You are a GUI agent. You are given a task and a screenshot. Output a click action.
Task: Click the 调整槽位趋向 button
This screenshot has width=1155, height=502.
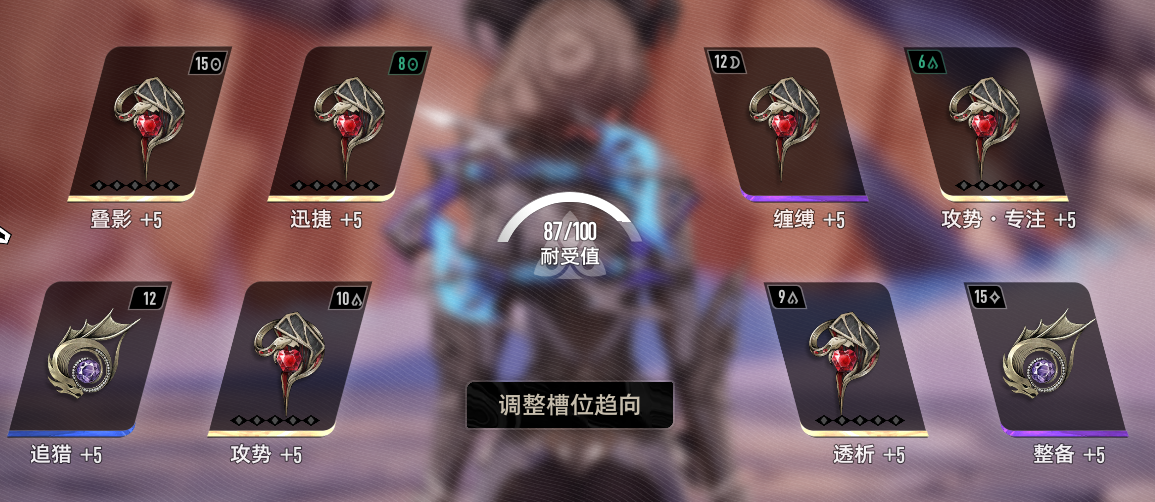[569, 404]
